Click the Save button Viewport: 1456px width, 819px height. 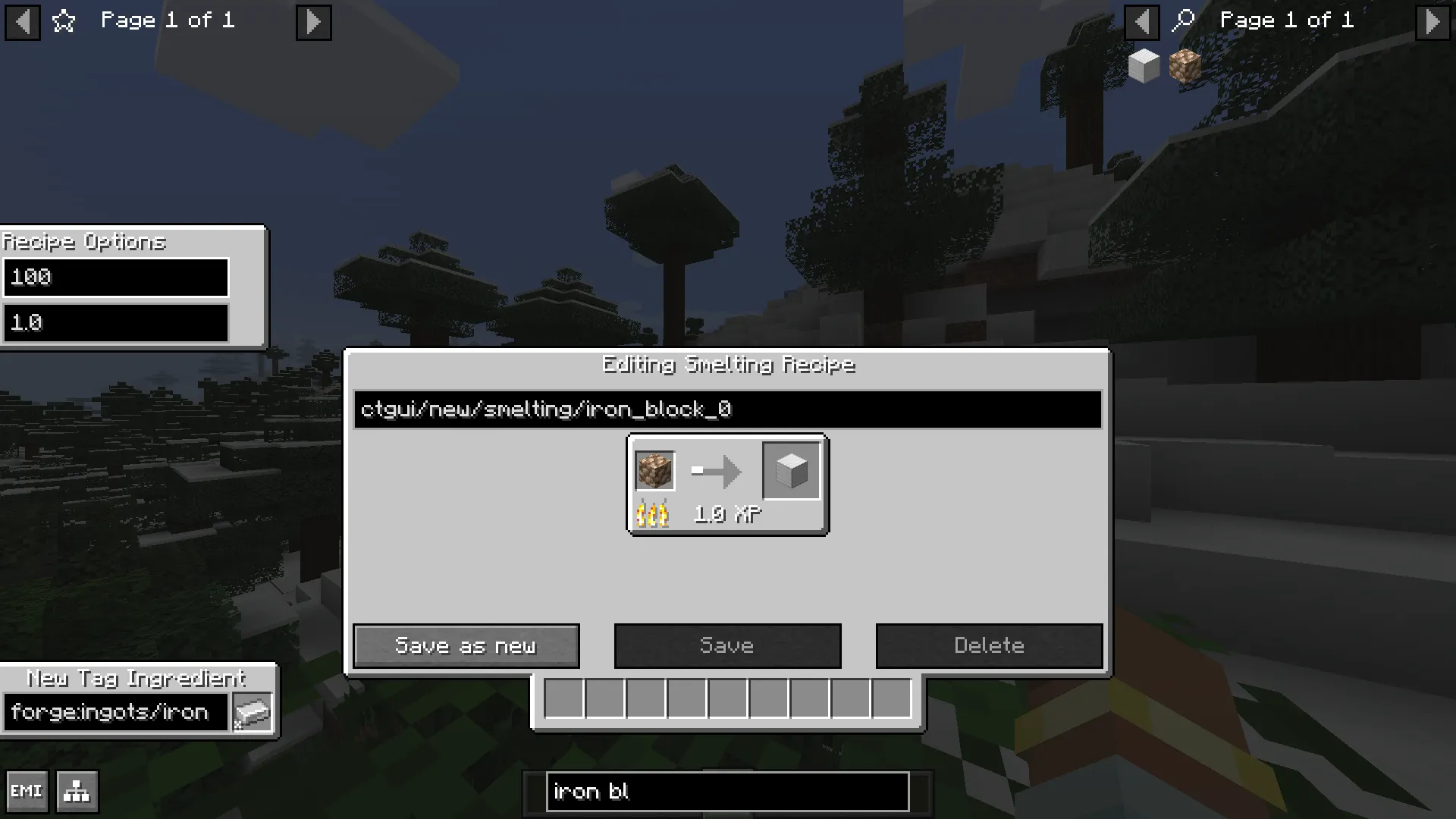727,645
